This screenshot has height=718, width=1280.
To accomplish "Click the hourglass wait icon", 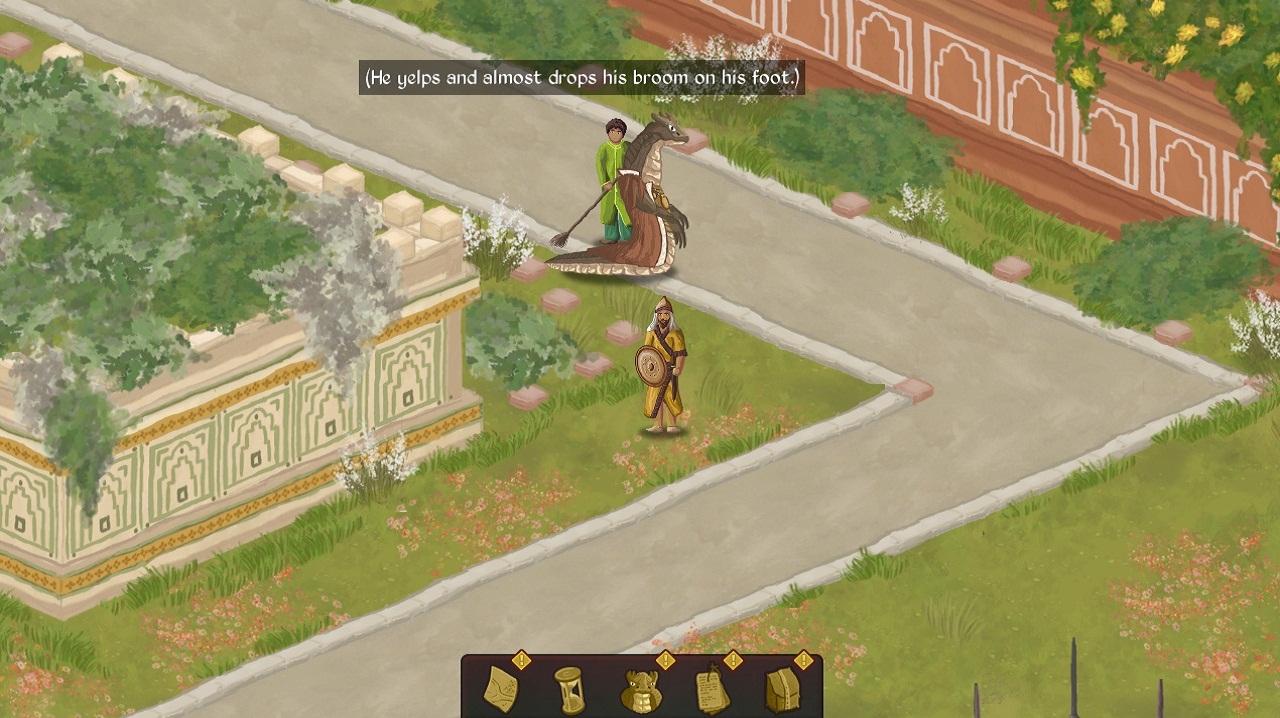I will [569, 689].
